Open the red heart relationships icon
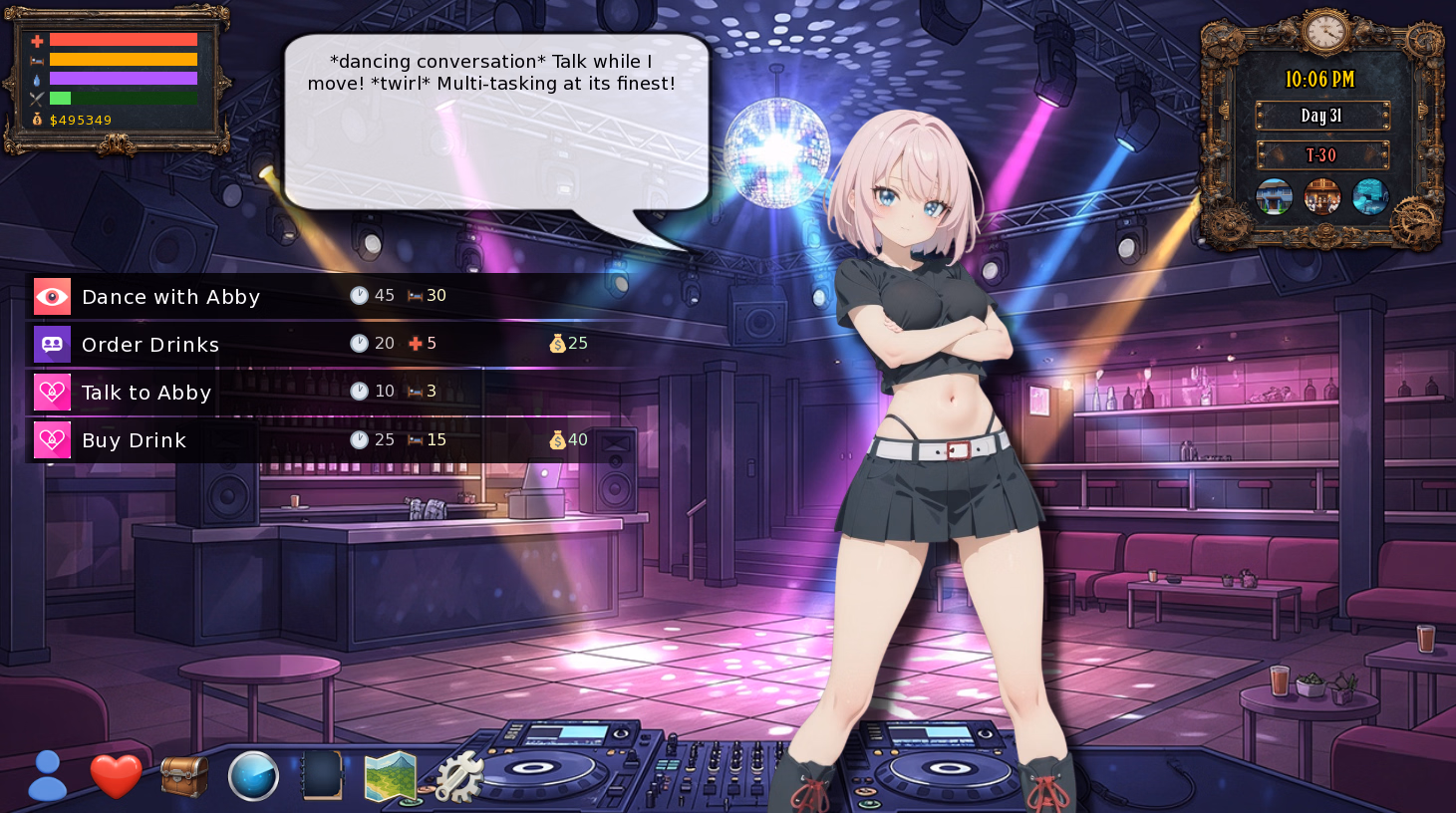 coord(116,776)
